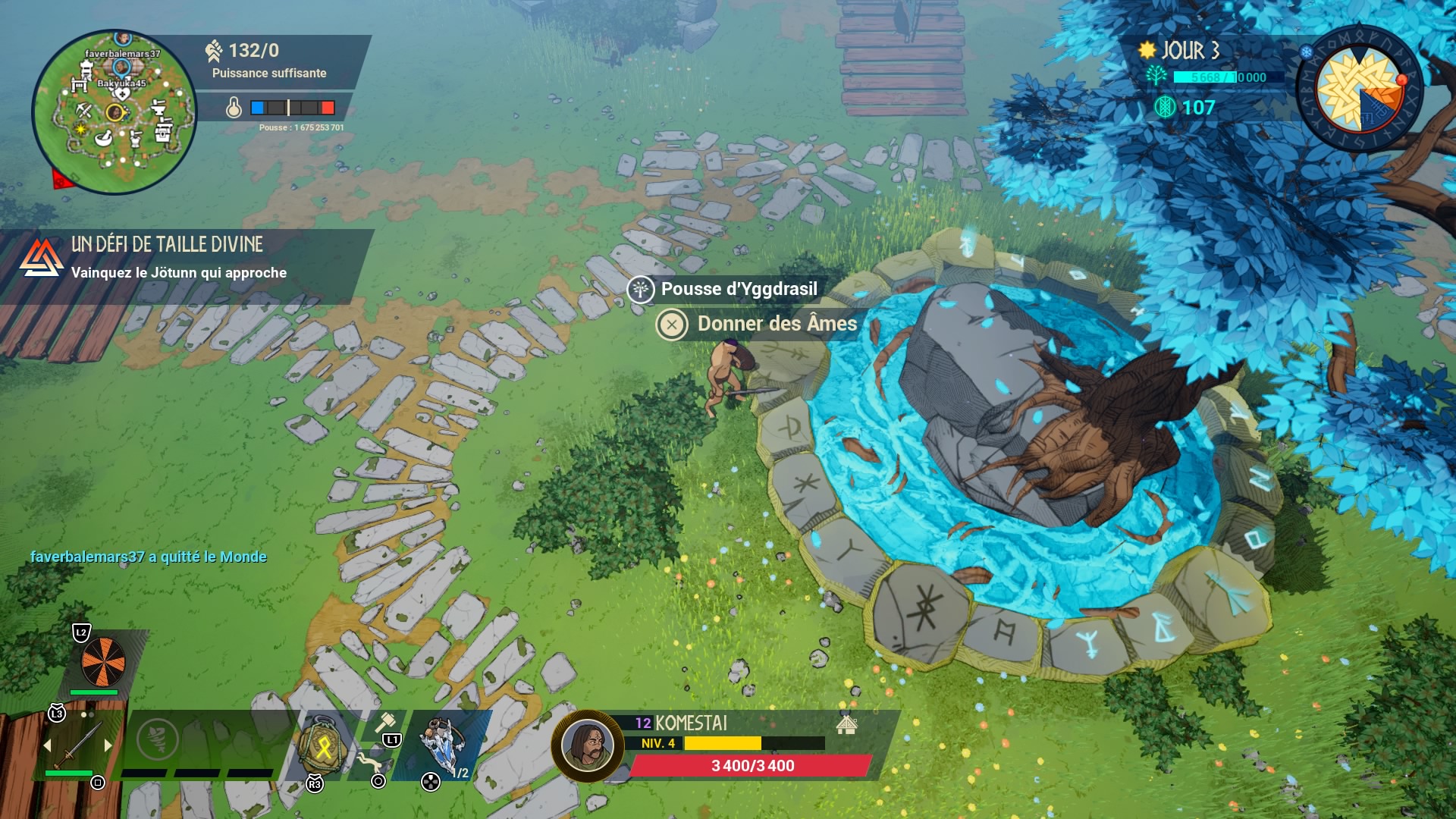Select the orange round shield slot
The image size is (1456, 819).
tap(103, 661)
